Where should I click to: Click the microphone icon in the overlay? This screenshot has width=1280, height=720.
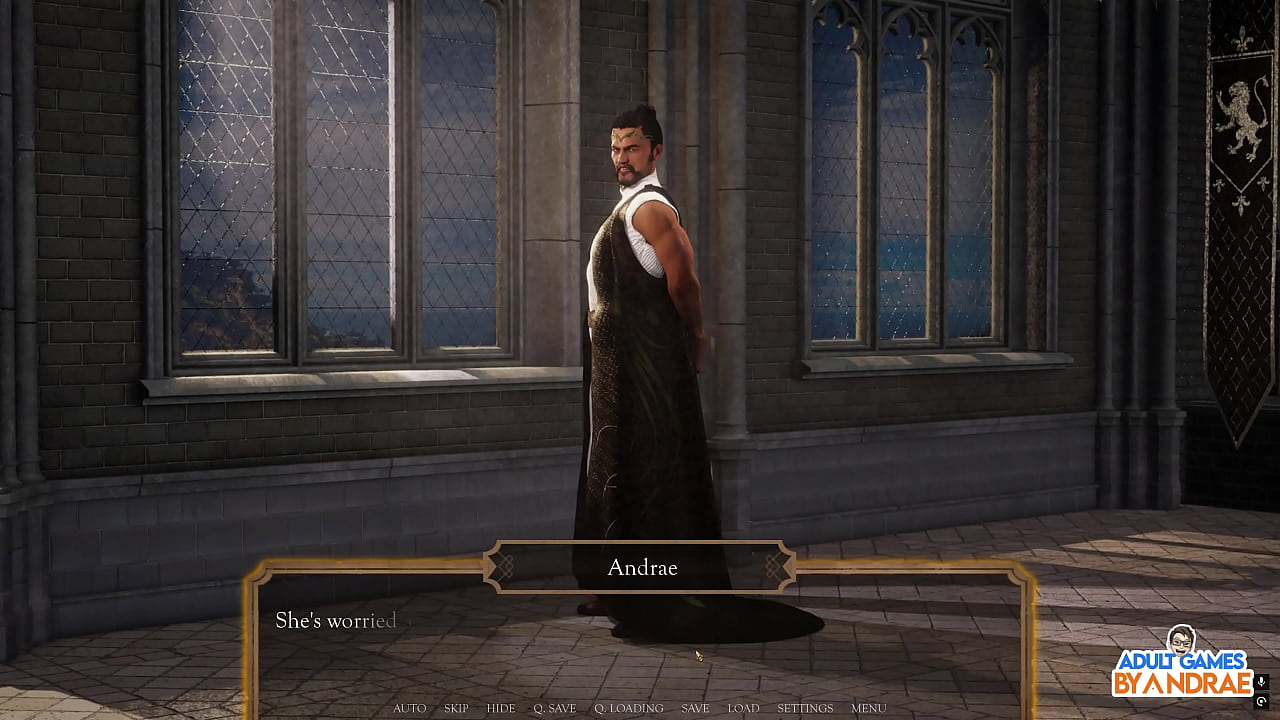coord(1261,682)
